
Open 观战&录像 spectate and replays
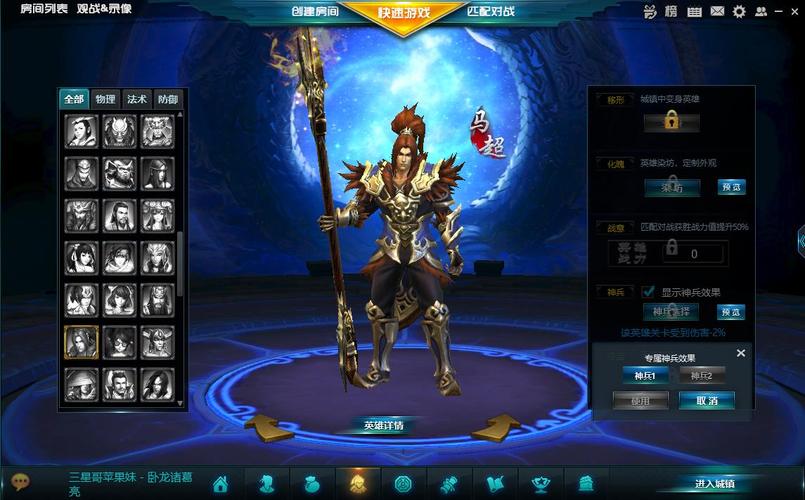click(104, 8)
